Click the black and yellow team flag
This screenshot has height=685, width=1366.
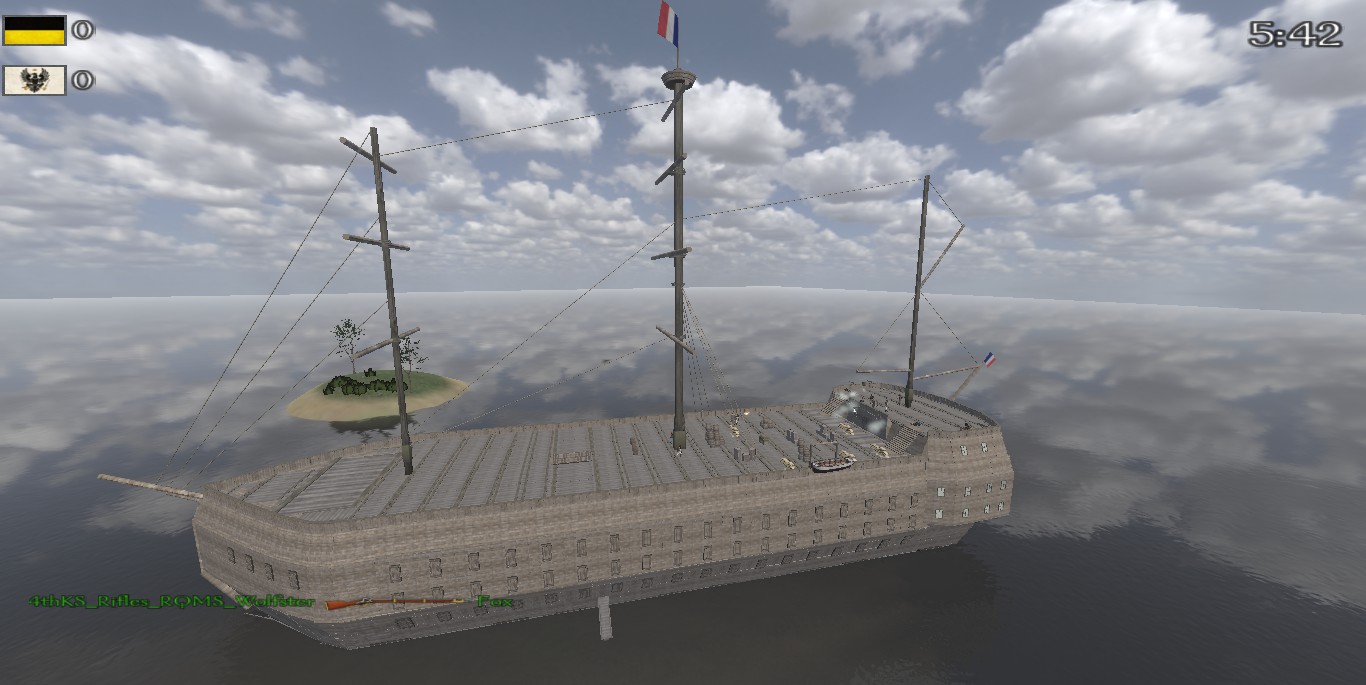point(34,30)
